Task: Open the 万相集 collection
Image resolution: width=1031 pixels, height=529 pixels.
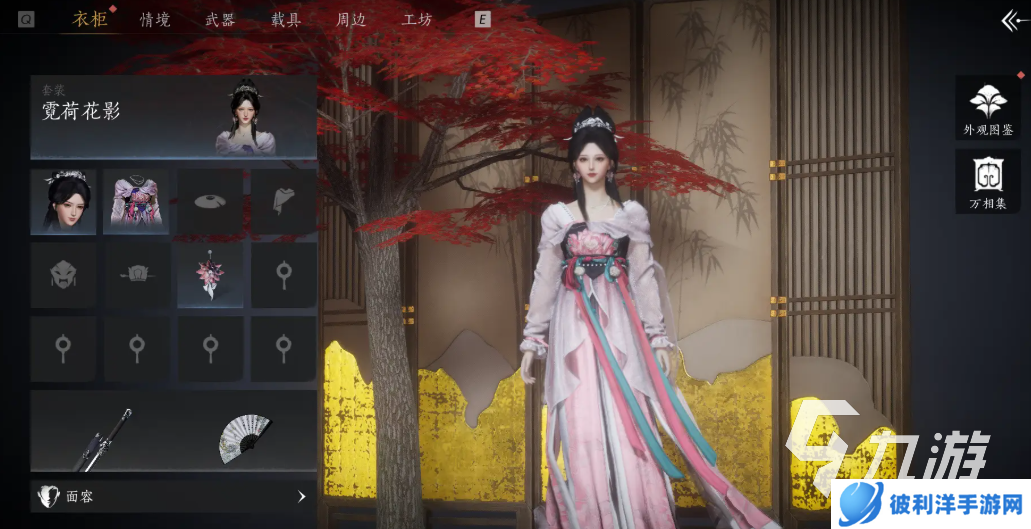Action: [x=988, y=181]
